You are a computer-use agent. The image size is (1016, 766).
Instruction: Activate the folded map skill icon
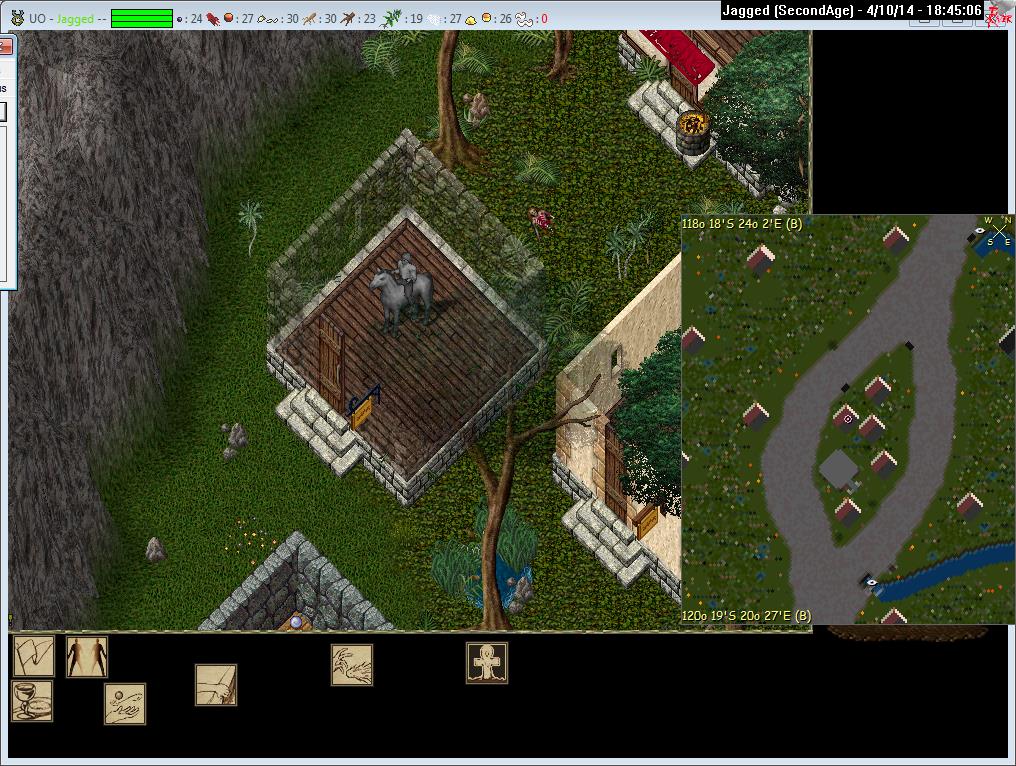click(x=33, y=656)
